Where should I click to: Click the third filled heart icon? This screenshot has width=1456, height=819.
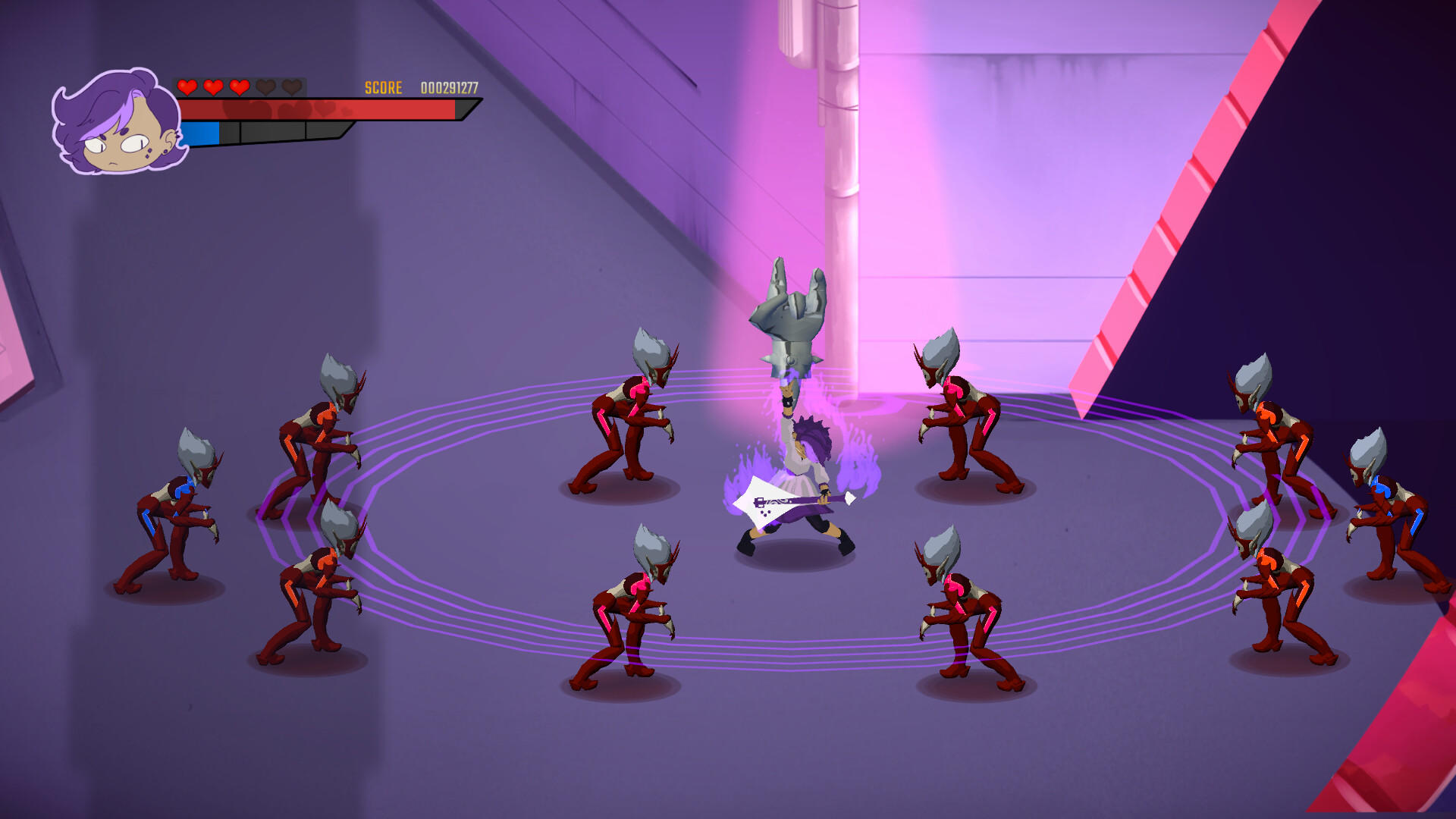point(239,86)
